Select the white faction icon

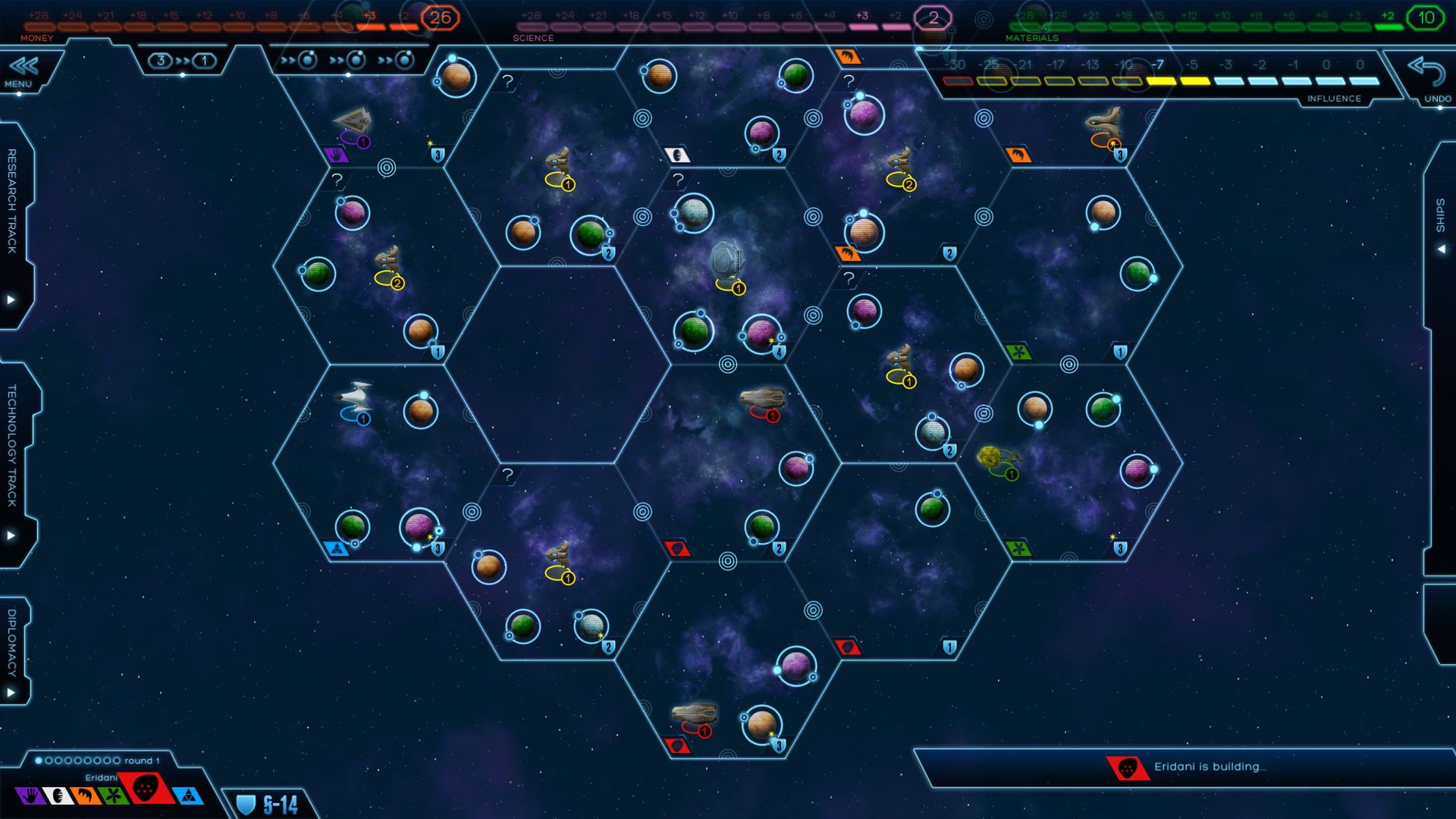(58, 795)
